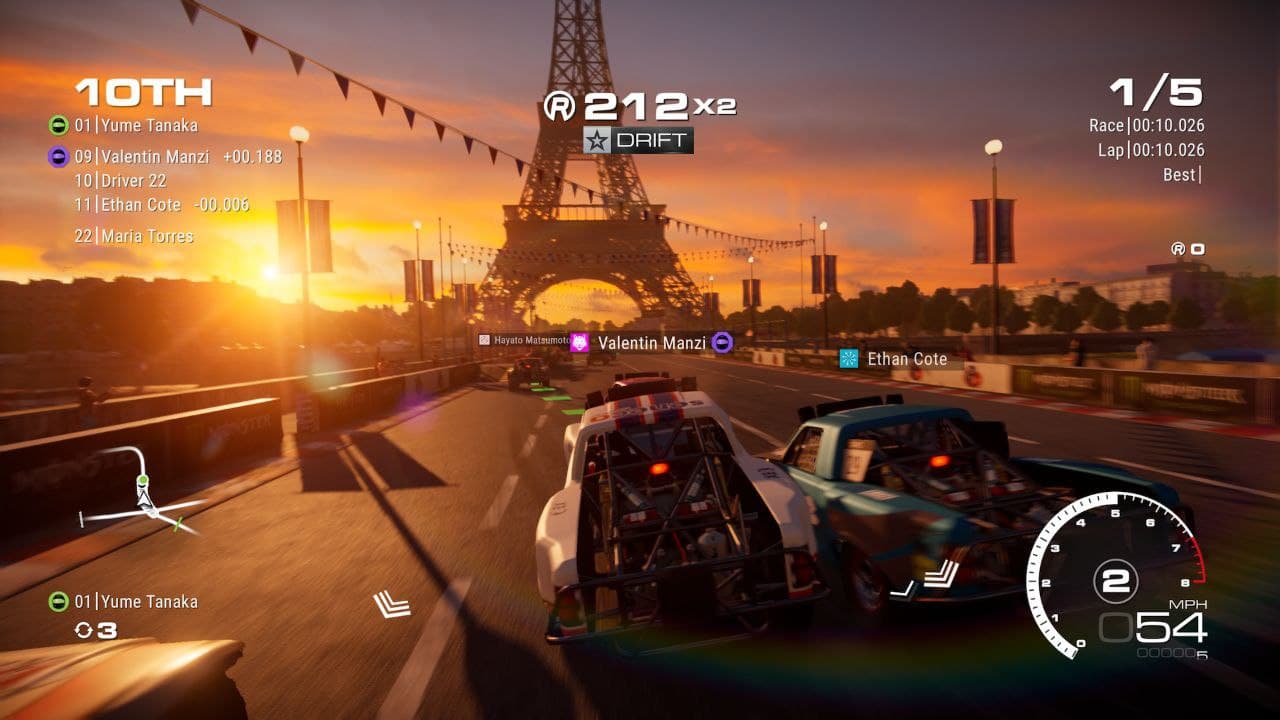The width and height of the screenshot is (1280, 720).
Task: Click the DRIFT star badge
Action: coord(638,140)
